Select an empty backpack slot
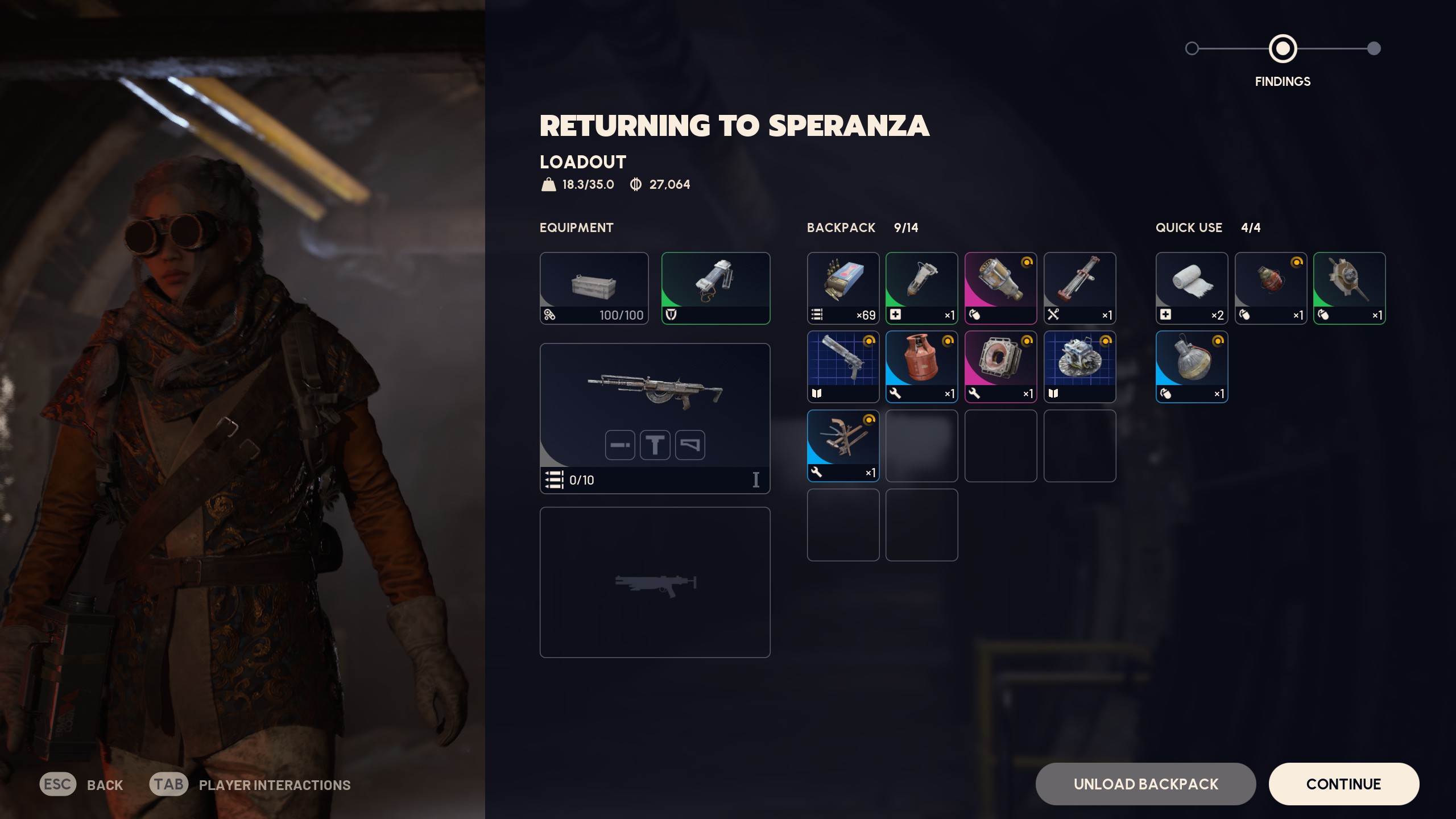Viewport: 1456px width, 819px height. pos(921,445)
